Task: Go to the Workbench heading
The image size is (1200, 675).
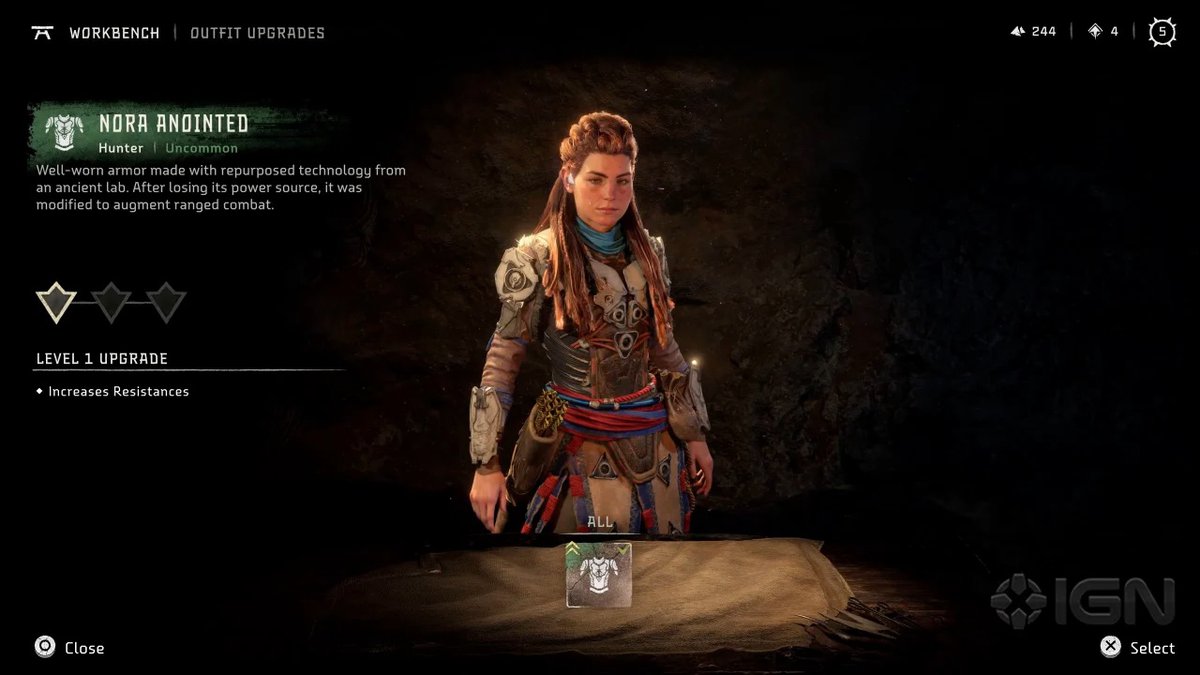Action: pos(114,33)
